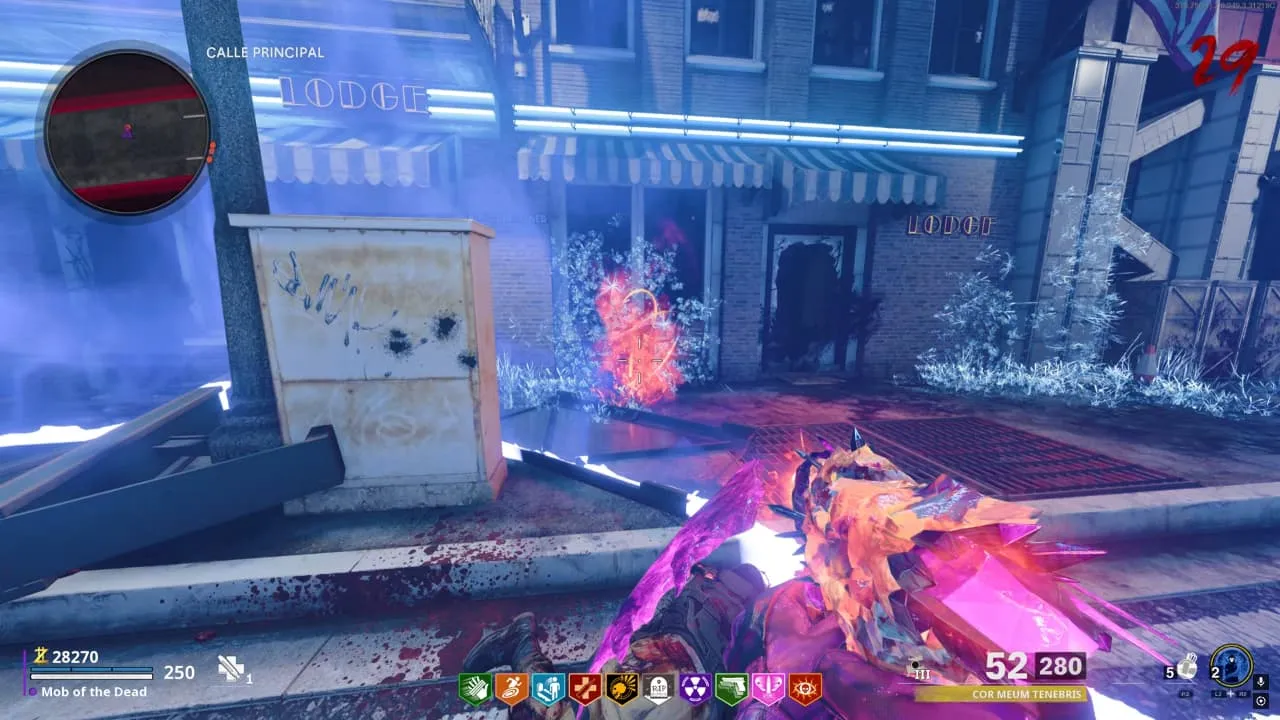
Task: Click the Cor Meum Tenebris weapon label
Action: [x=1000, y=694]
